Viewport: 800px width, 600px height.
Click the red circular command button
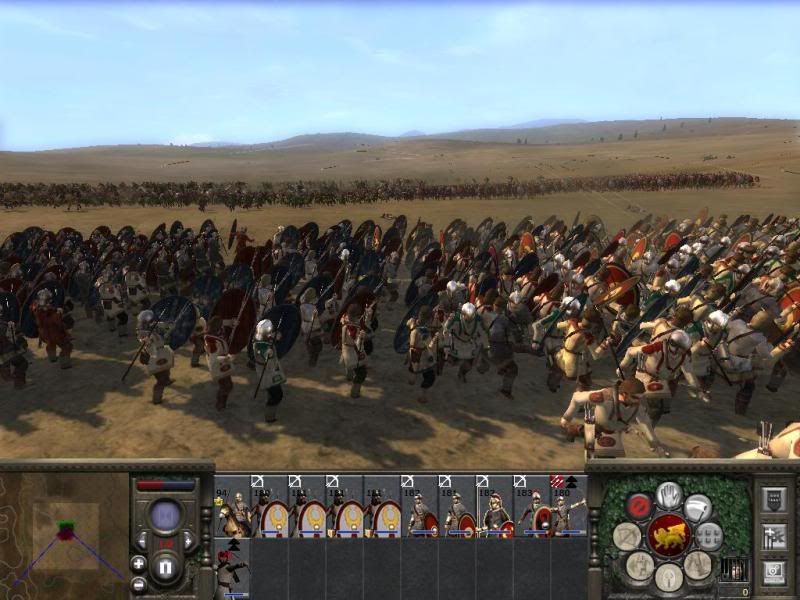click(639, 507)
